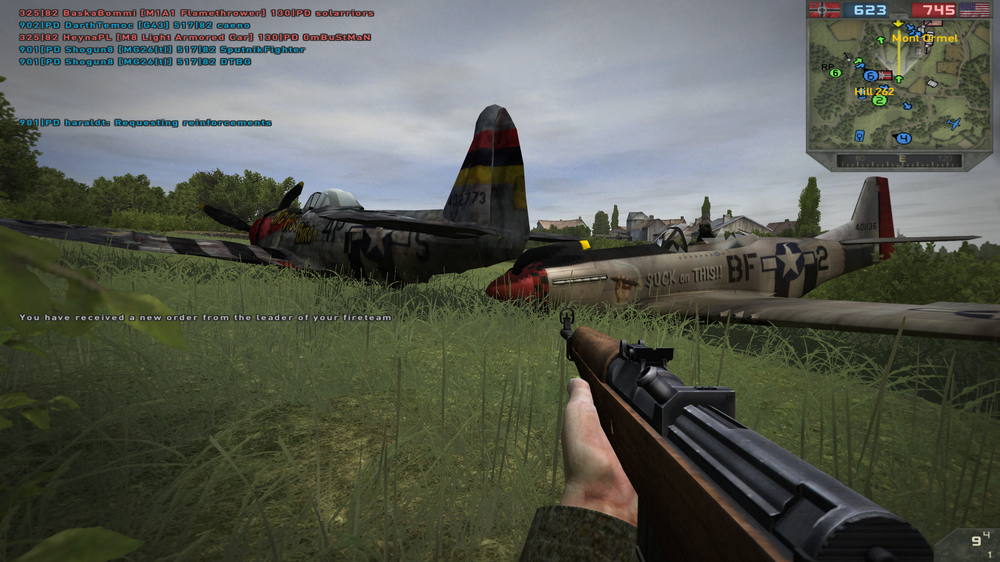
Task: Select the Hill 262 flag marker
Action: point(885,76)
